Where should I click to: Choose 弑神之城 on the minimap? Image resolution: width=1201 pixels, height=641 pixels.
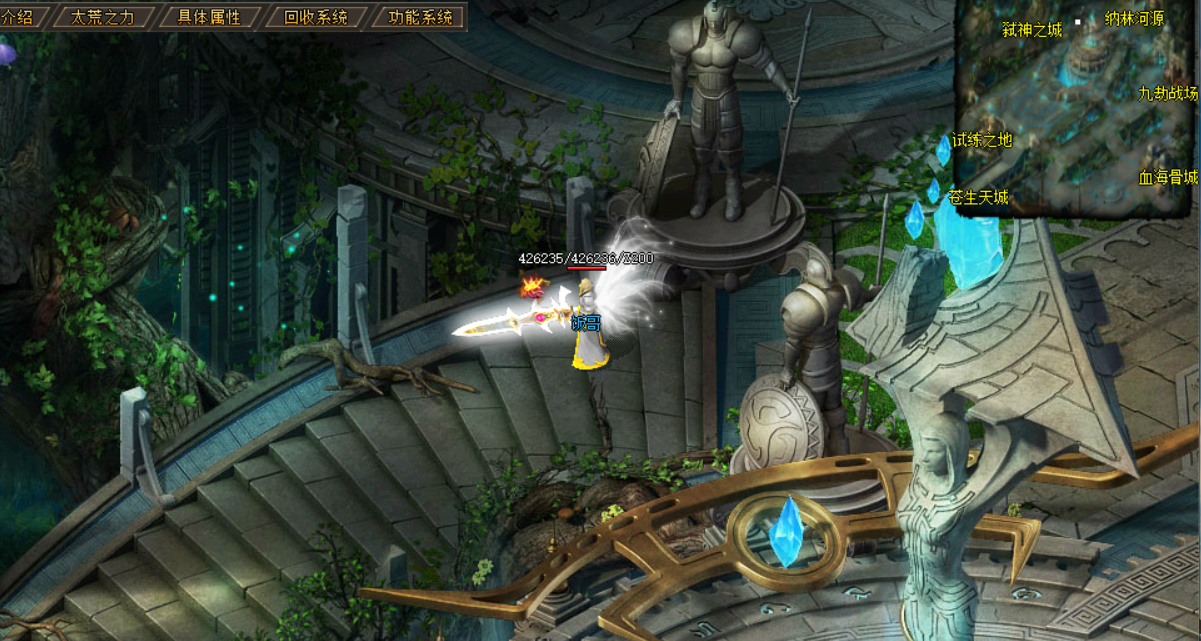(1031, 30)
